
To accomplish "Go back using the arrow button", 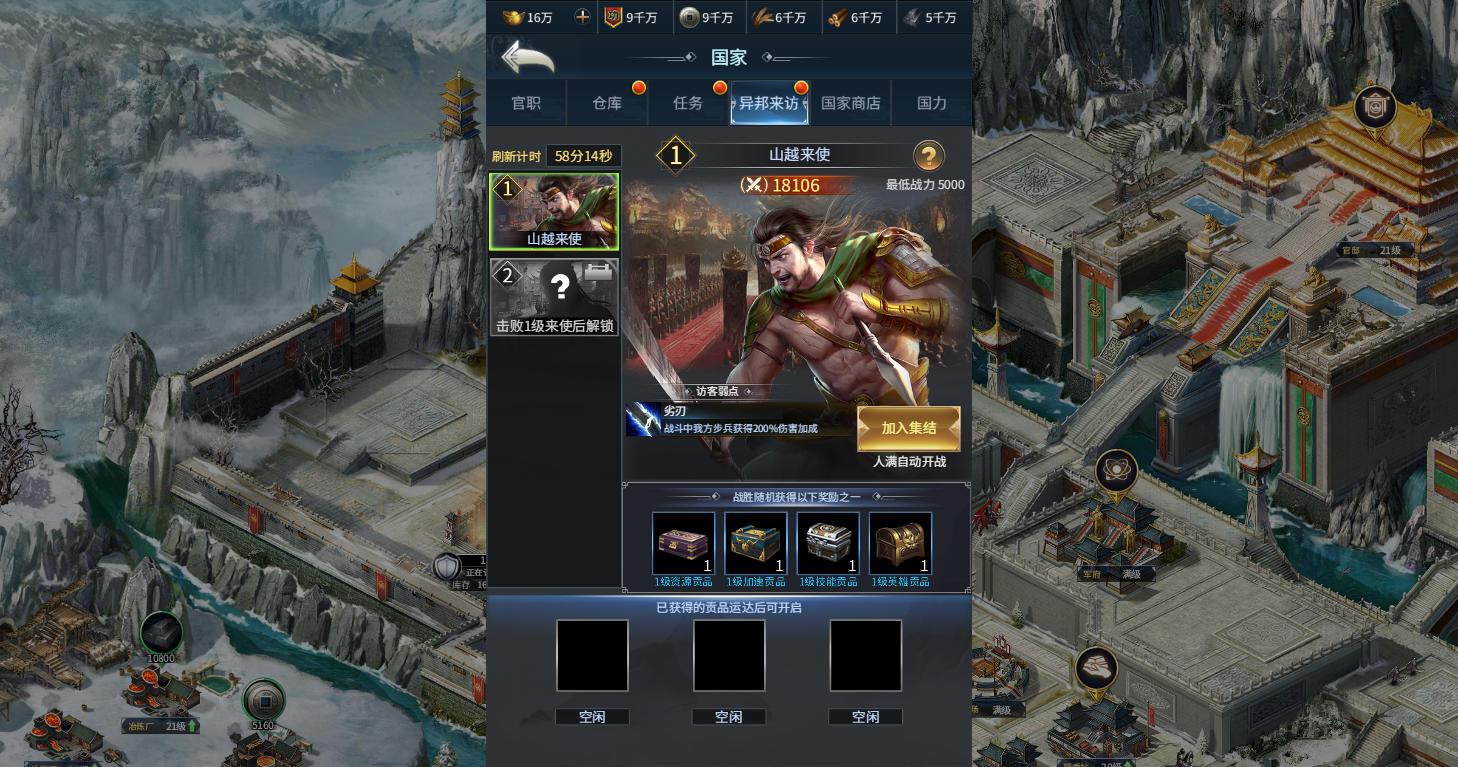I will coord(528,57).
